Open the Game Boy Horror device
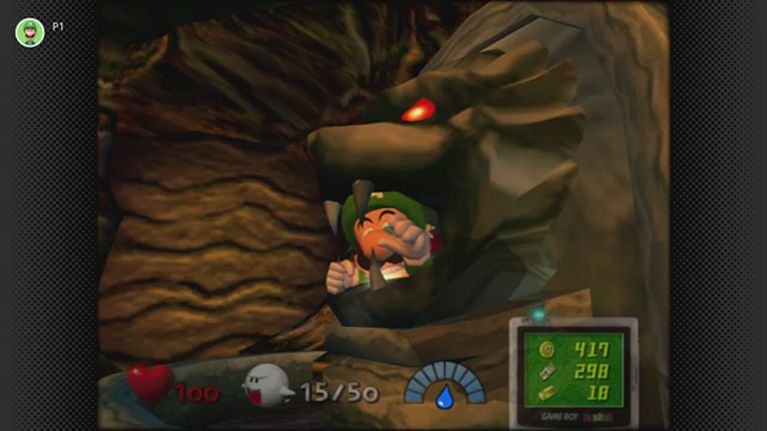 pos(573,366)
